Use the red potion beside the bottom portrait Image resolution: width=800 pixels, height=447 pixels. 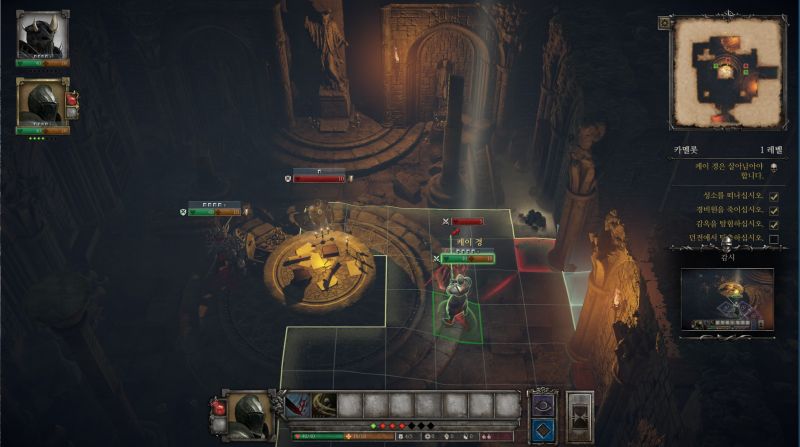(219, 406)
